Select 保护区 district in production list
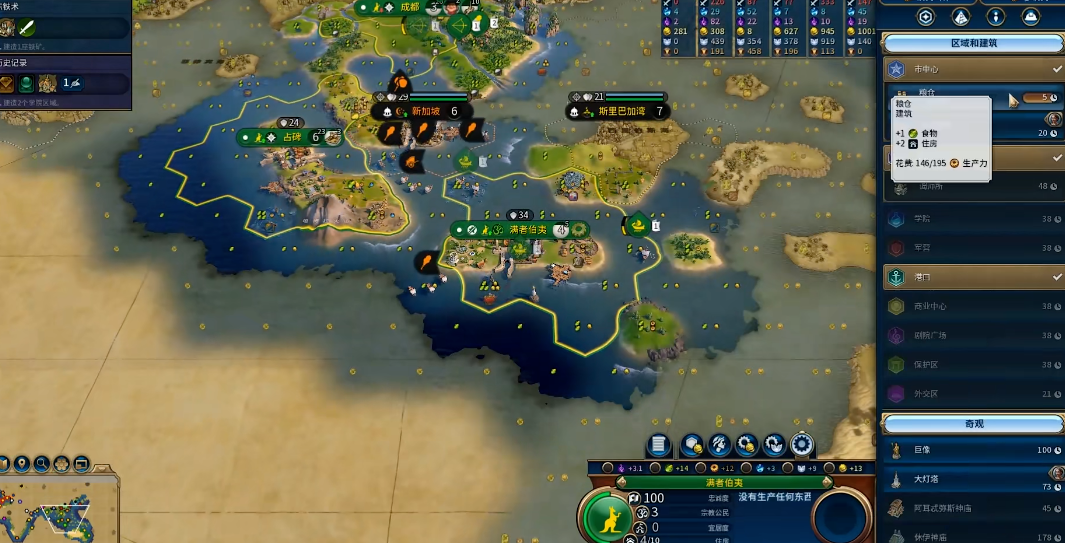This screenshot has height=543, width=1065. tap(927, 364)
